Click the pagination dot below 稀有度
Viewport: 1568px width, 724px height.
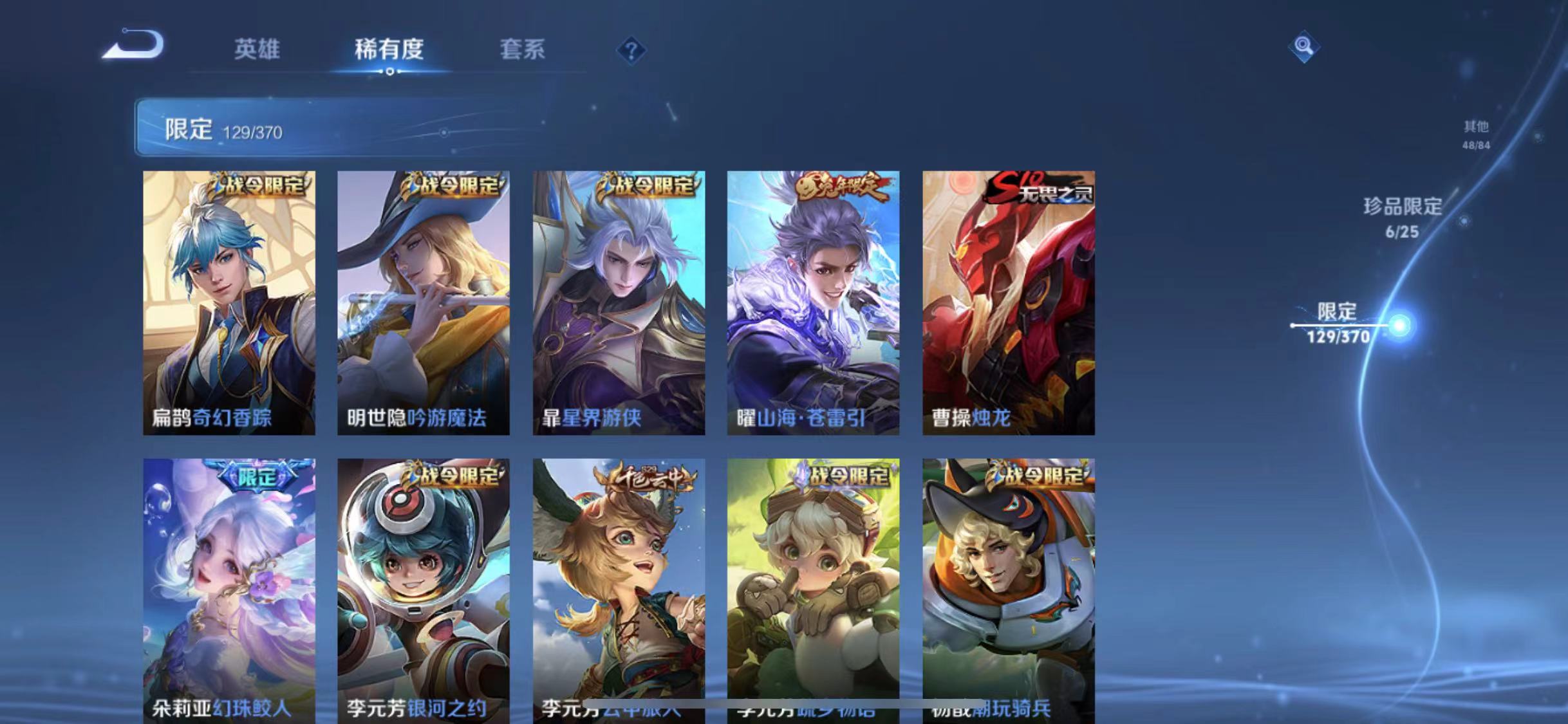(x=389, y=73)
